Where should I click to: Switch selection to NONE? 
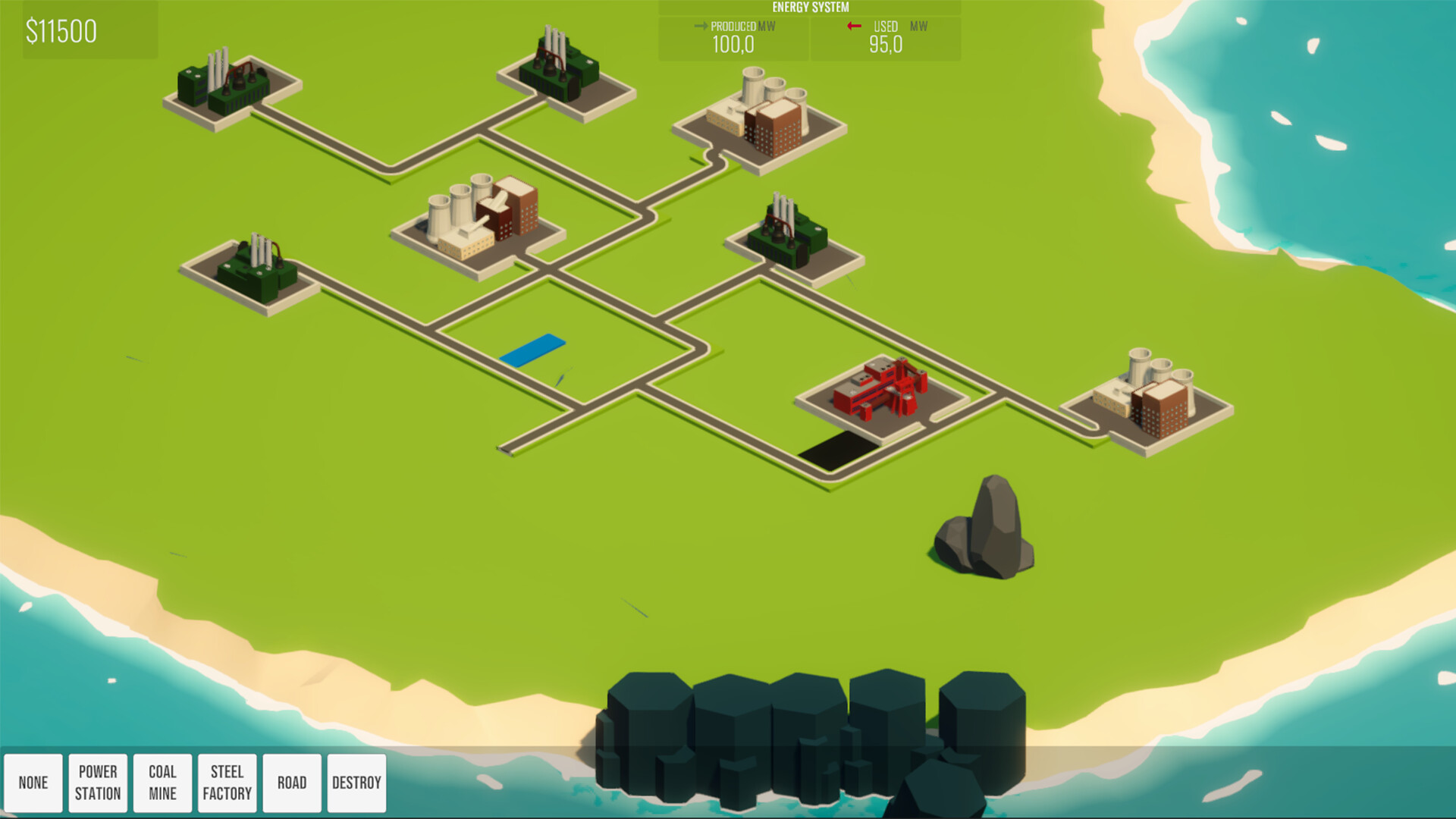[x=34, y=782]
